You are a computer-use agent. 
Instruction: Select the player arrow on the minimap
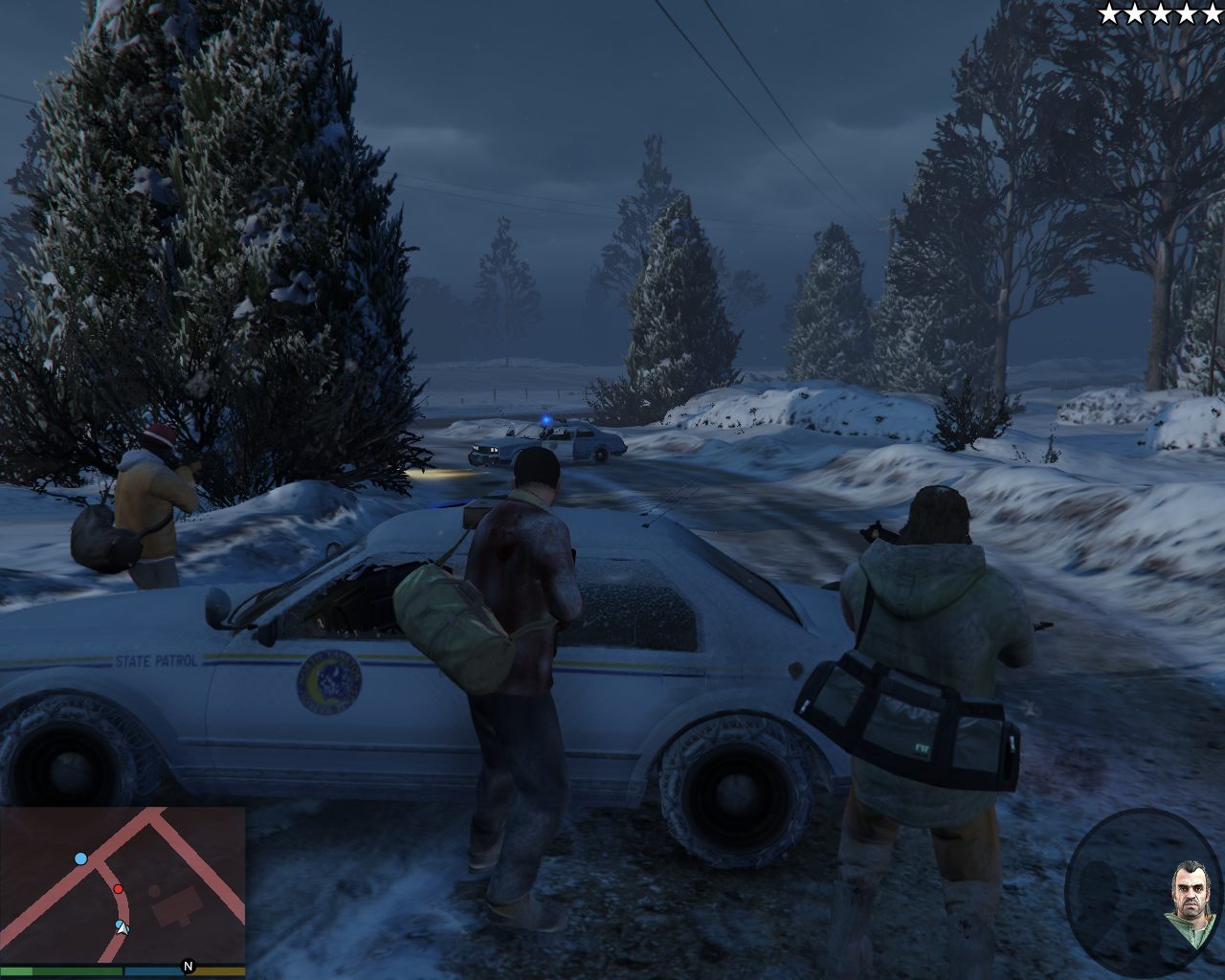(121, 926)
